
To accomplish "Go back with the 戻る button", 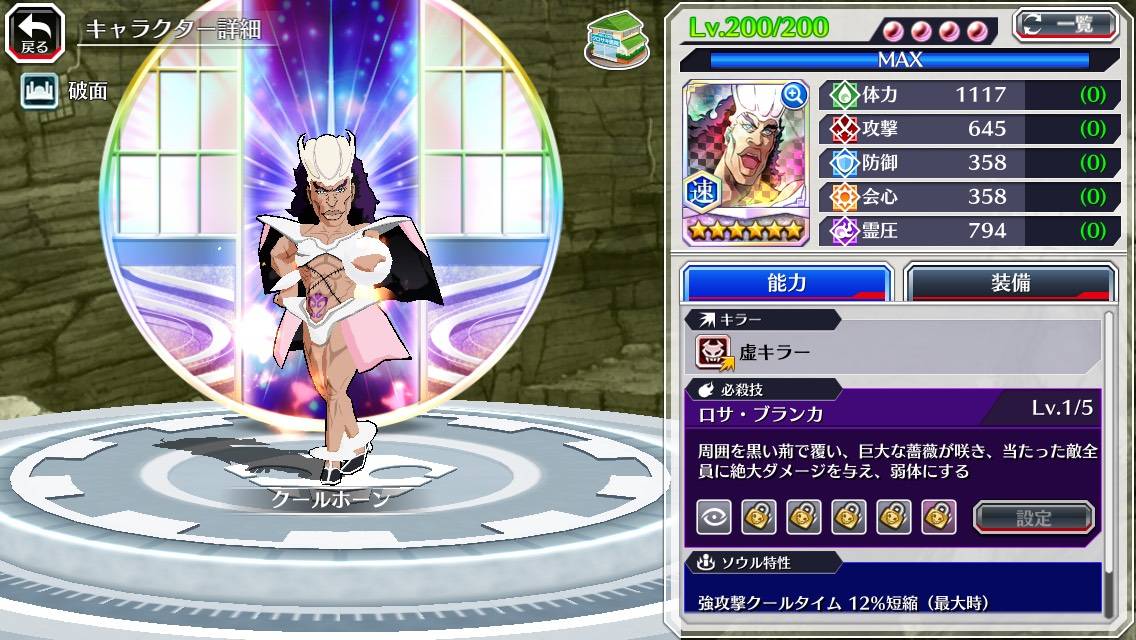I will click(35, 32).
